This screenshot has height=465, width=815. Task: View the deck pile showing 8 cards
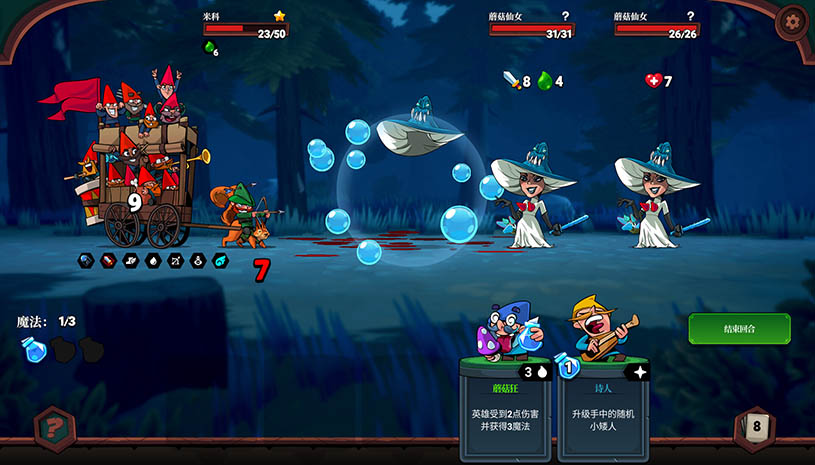(x=756, y=428)
